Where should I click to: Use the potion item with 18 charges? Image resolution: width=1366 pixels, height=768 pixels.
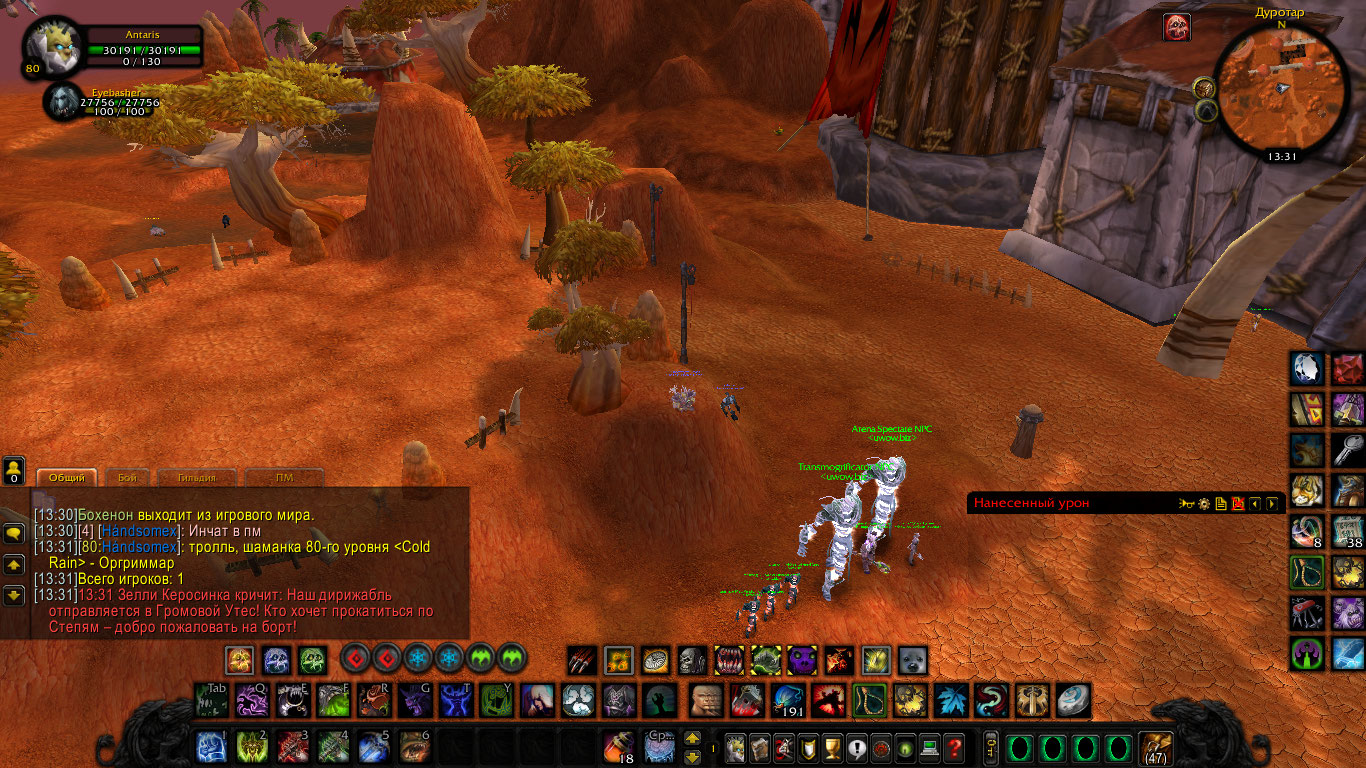pos(618,747)
